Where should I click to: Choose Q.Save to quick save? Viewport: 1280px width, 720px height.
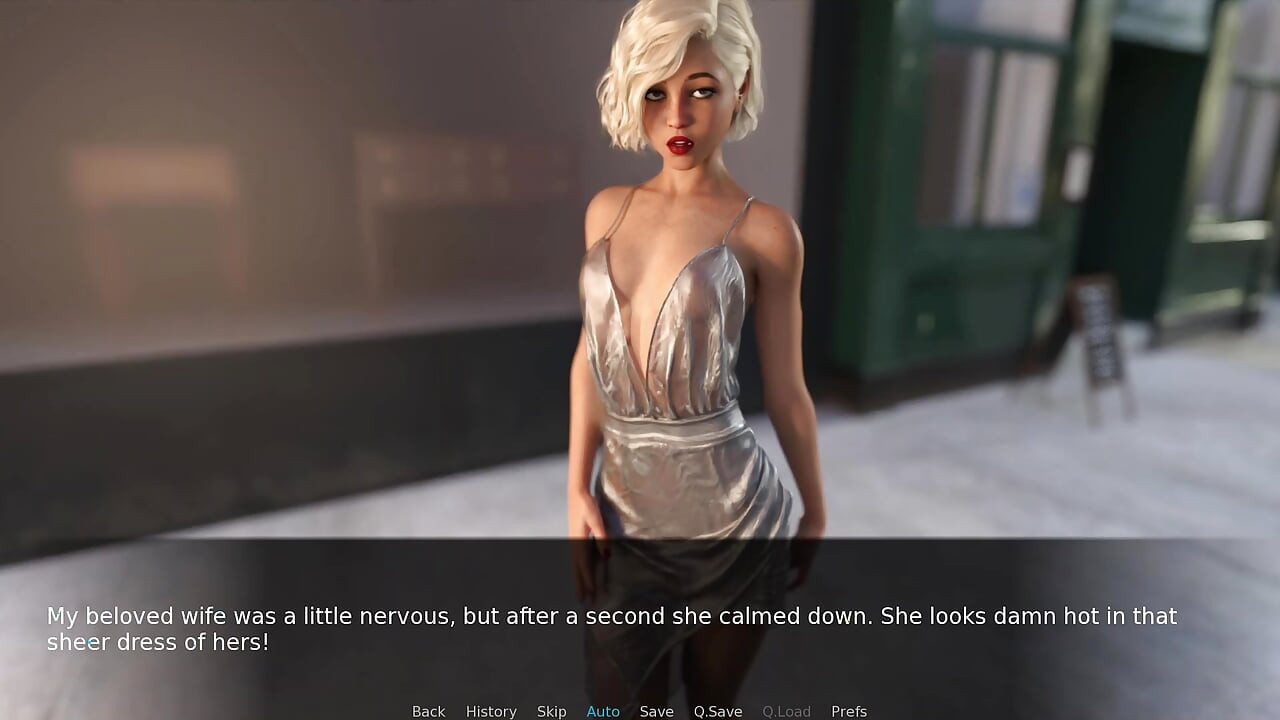coord(718,711)
